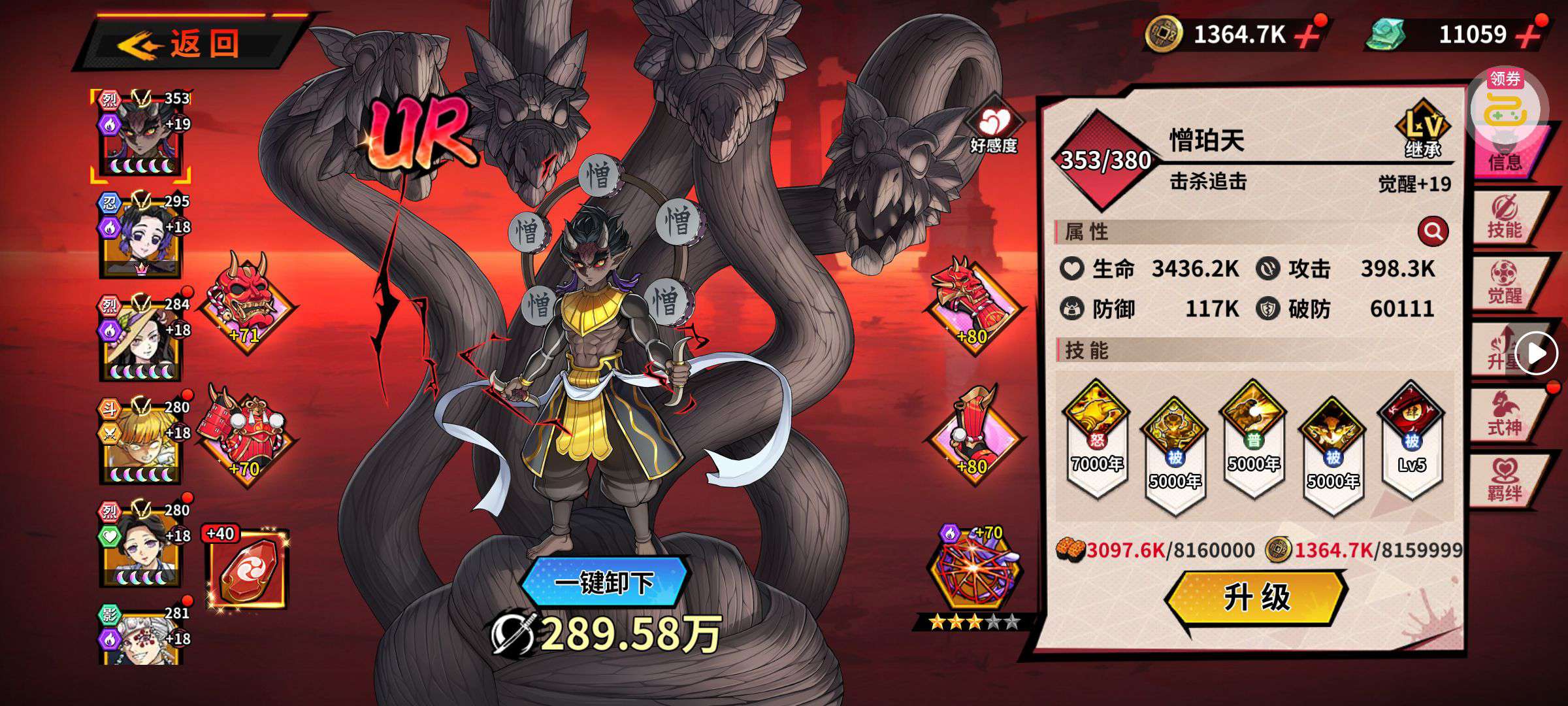Screen dimensions: 1568x706
Task: Choose the level 295 purple-haired hero portrait
Action: [140, 235]
